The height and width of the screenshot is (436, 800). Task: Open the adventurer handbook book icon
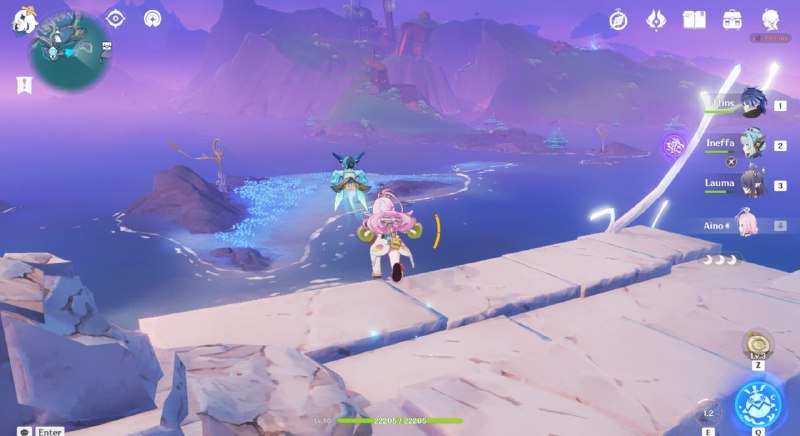694,19
